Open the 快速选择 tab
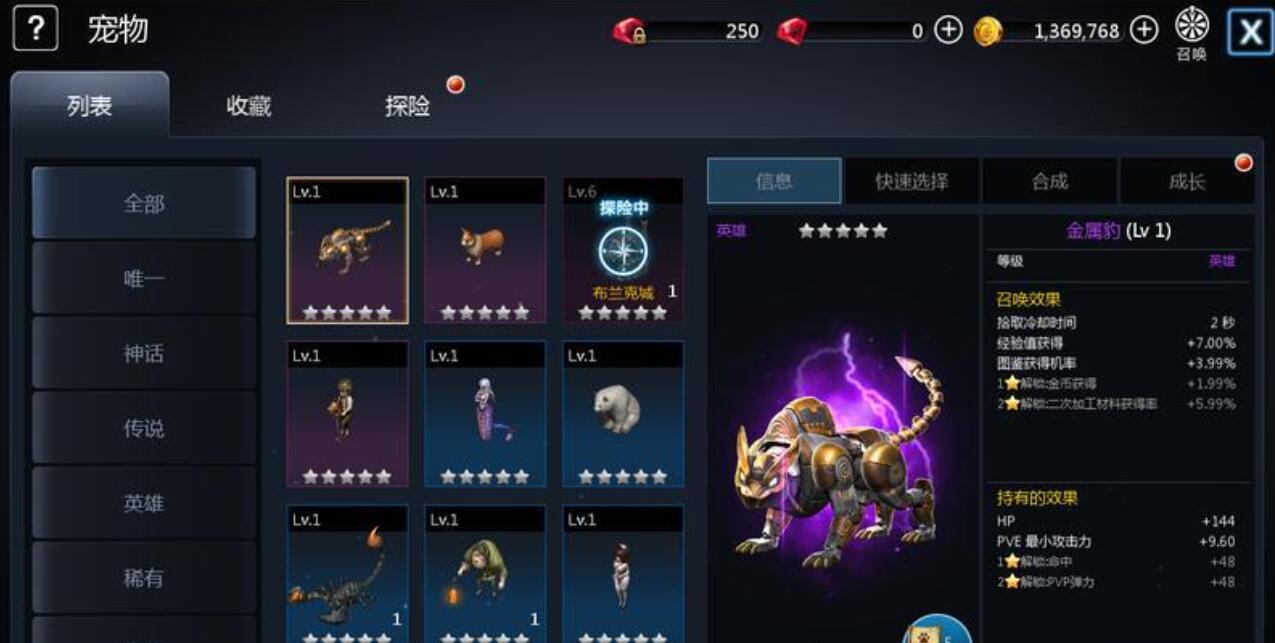 click(x=911, y=181)
